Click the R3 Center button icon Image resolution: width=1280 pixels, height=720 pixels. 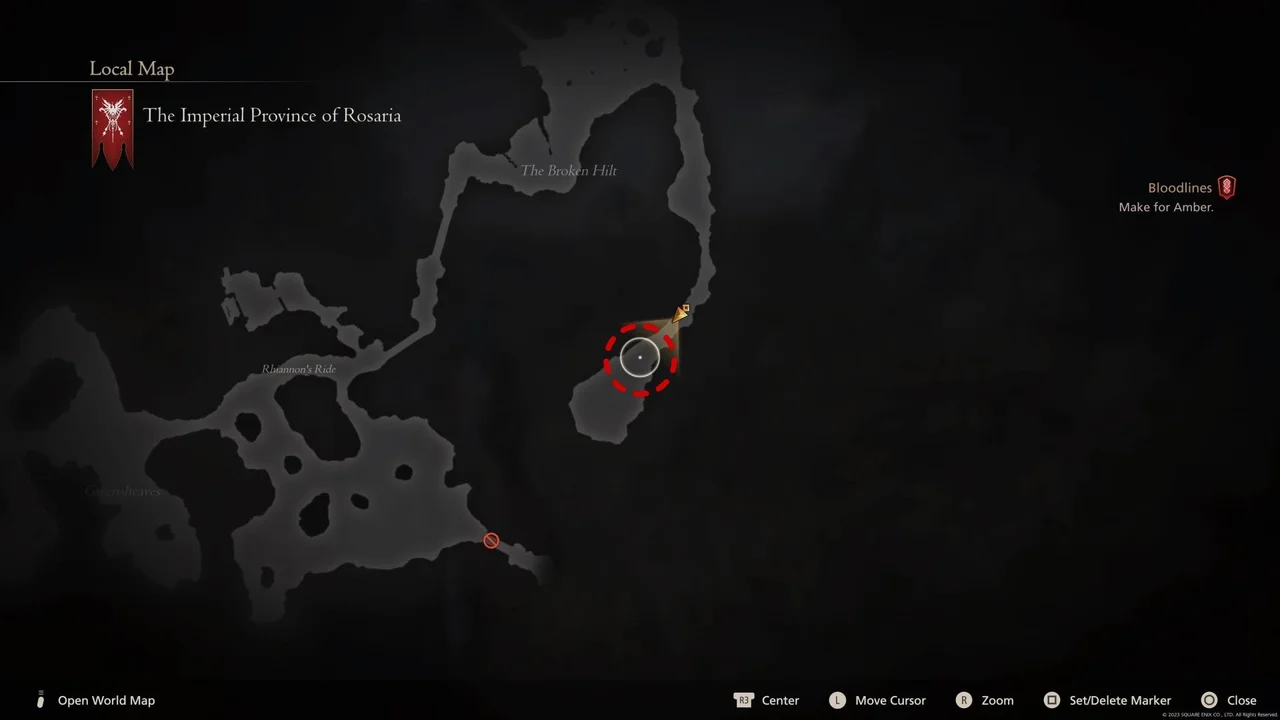tap(744, 700)
